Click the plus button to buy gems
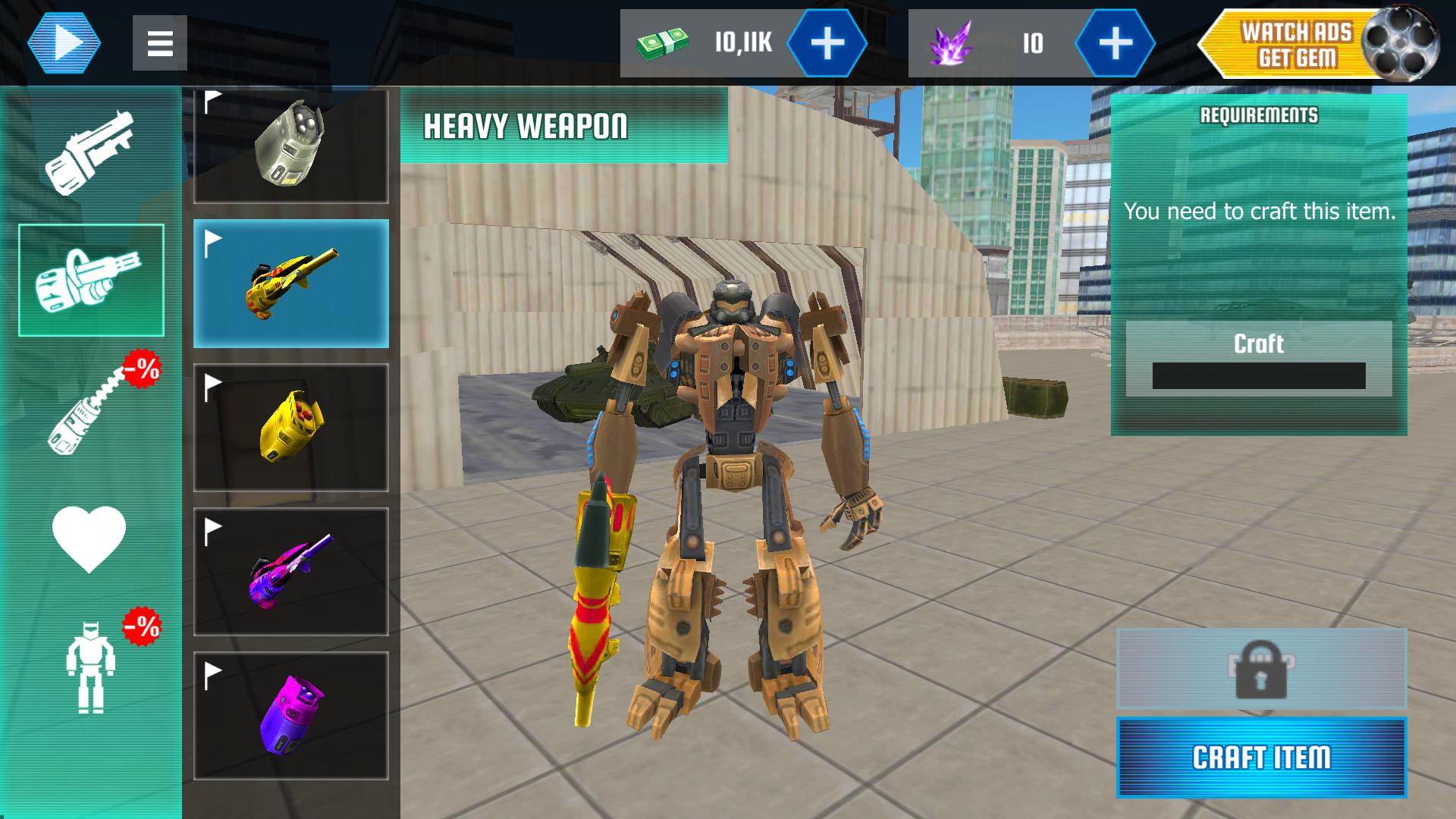This screenshot has height=819, width=1456. coord(1113,43)
